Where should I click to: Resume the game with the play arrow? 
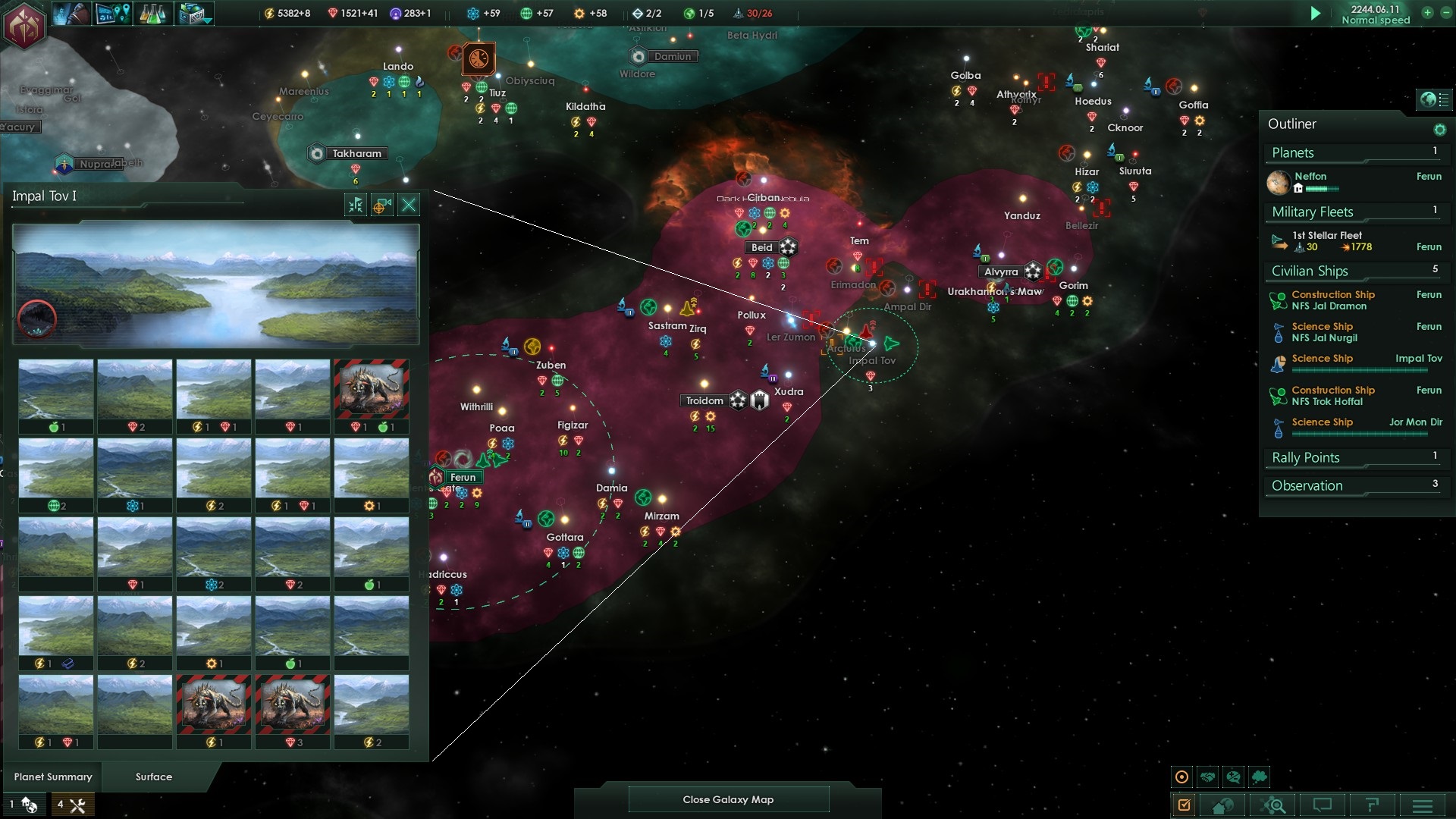pyautogui.click(x=1316, y=14)
